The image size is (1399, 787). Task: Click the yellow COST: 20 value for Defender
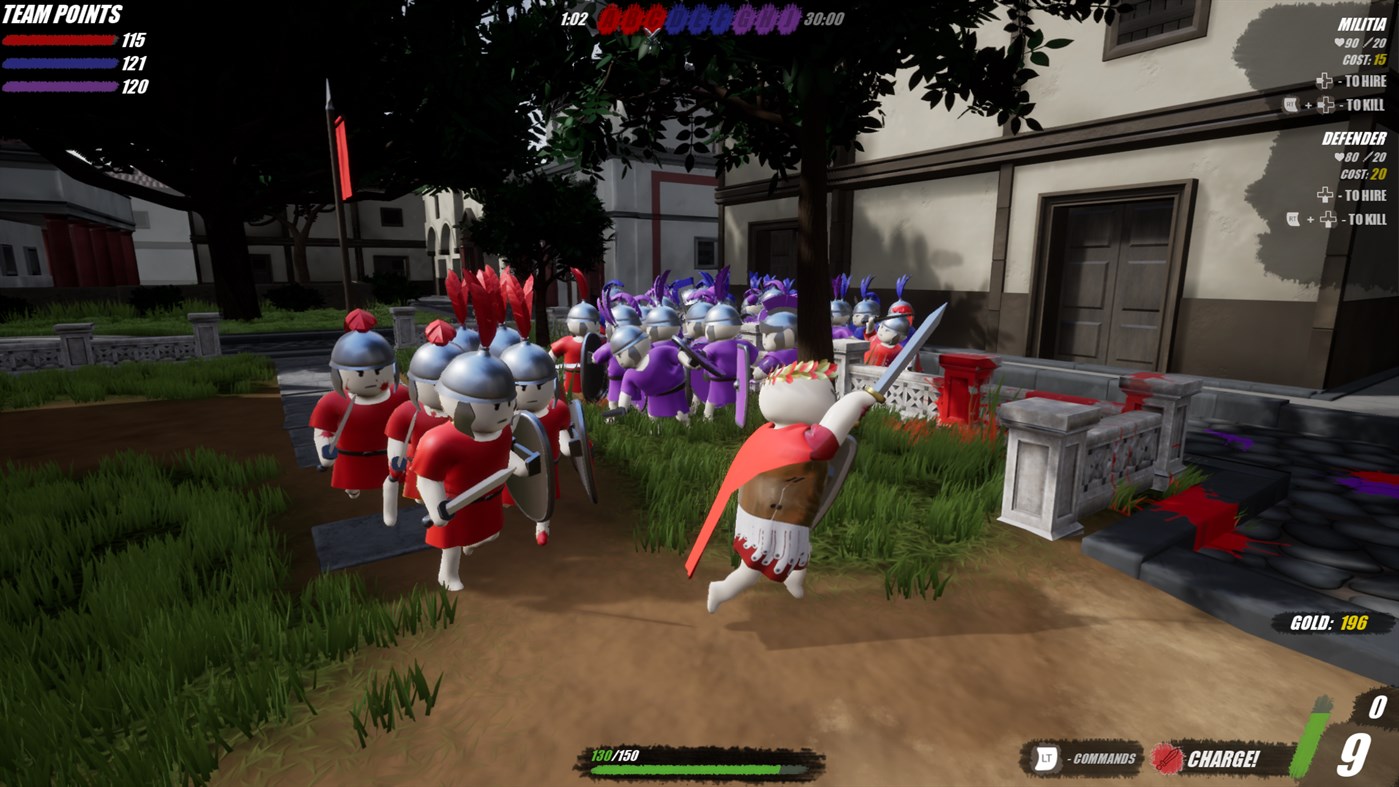pos(1380,173)
